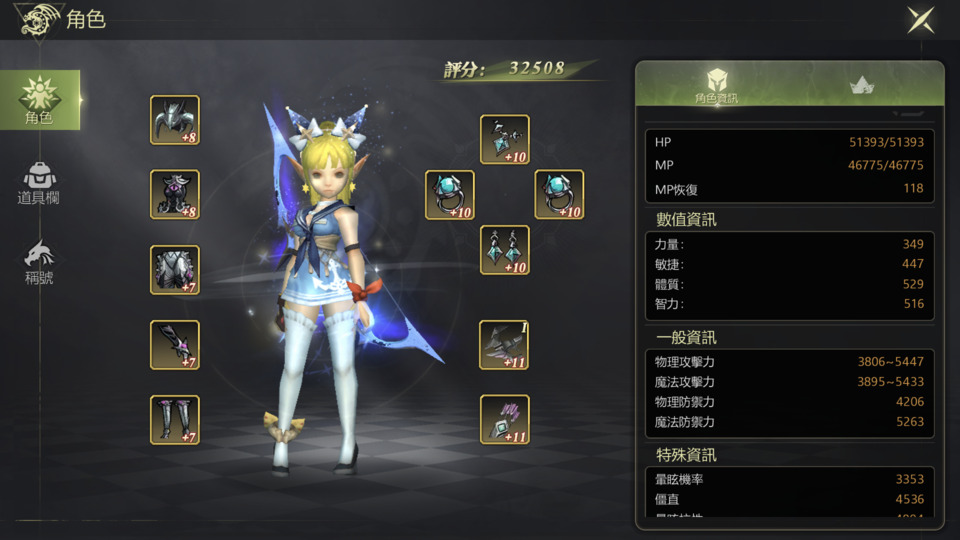
Task: Select the +11 secondary weapon slot
Action: click(505, 420)
